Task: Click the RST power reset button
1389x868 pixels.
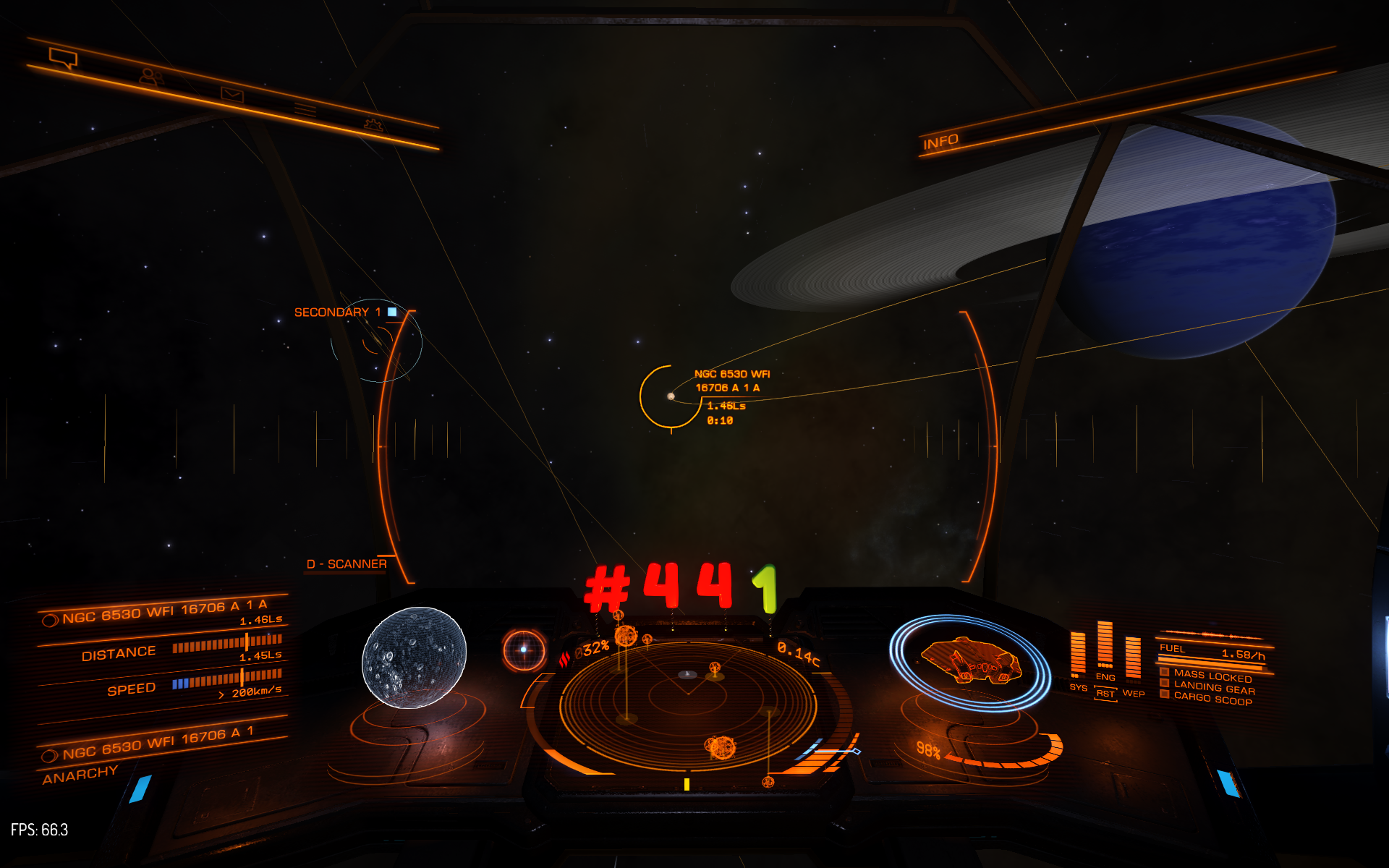Action: [1105, 694]
